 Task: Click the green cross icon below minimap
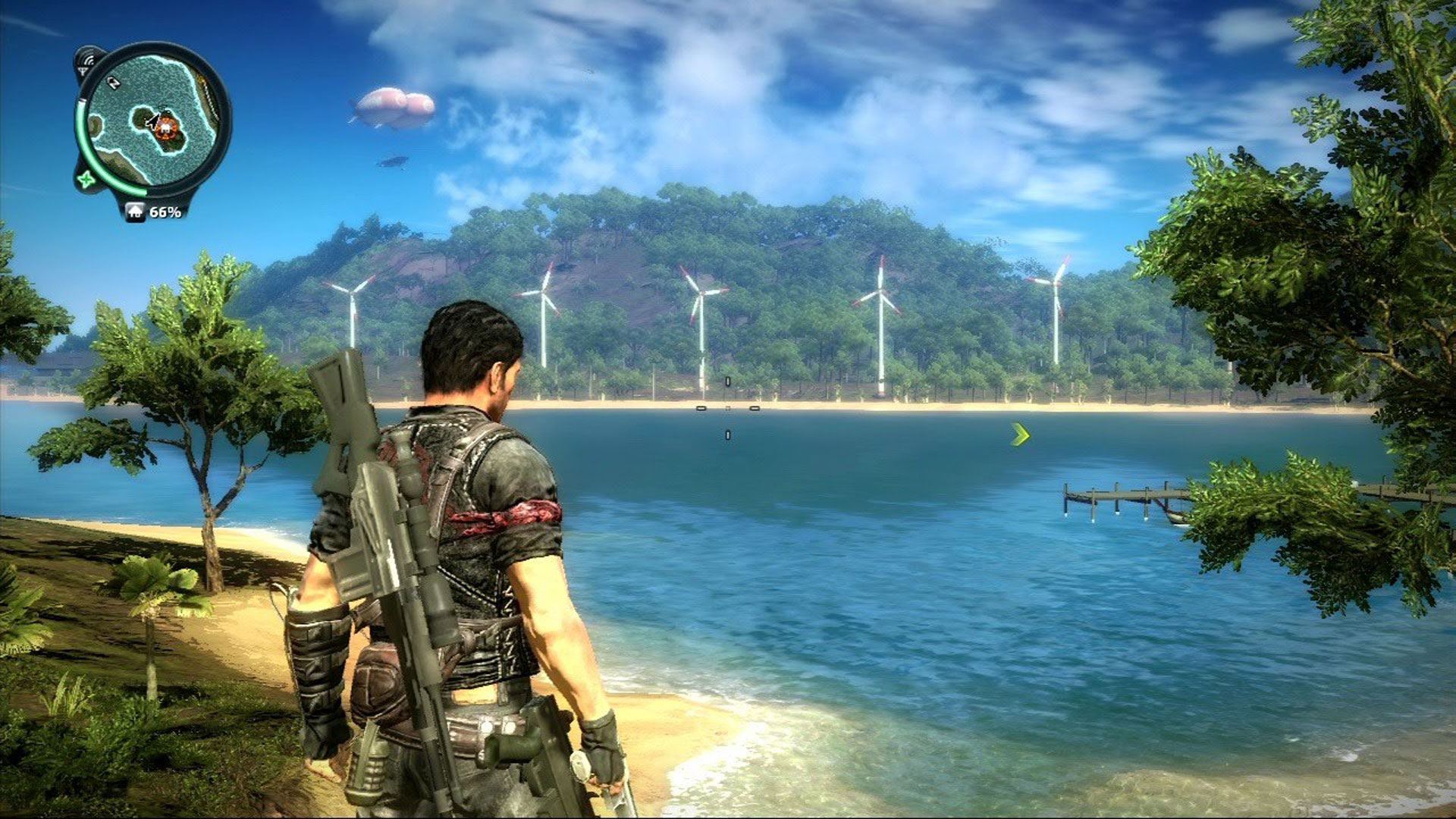(86, 180)
